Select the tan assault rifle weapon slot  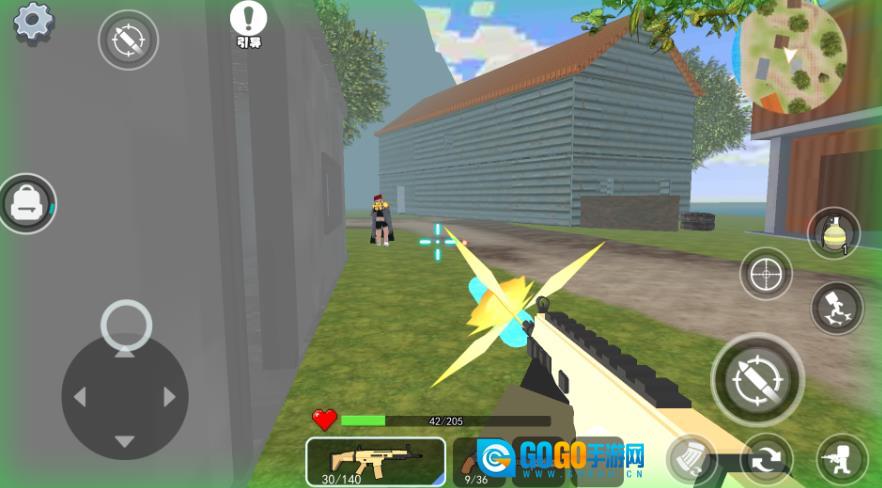click(375, 461)
